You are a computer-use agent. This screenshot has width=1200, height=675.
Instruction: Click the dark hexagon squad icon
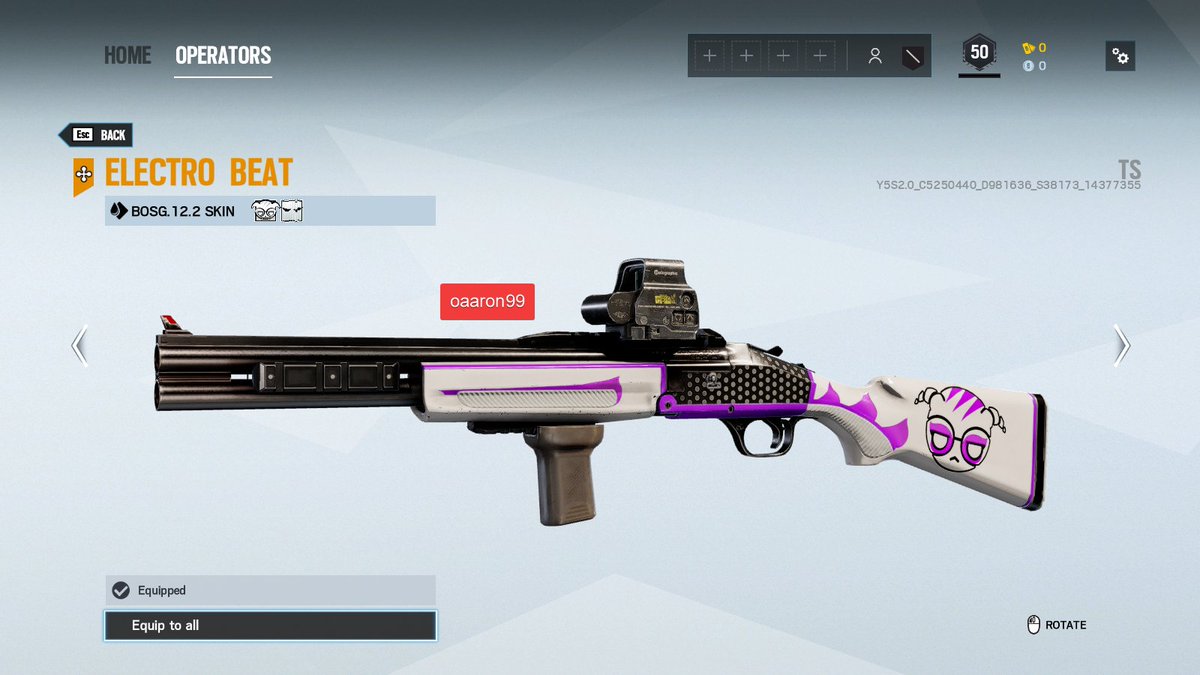point(912,56)
